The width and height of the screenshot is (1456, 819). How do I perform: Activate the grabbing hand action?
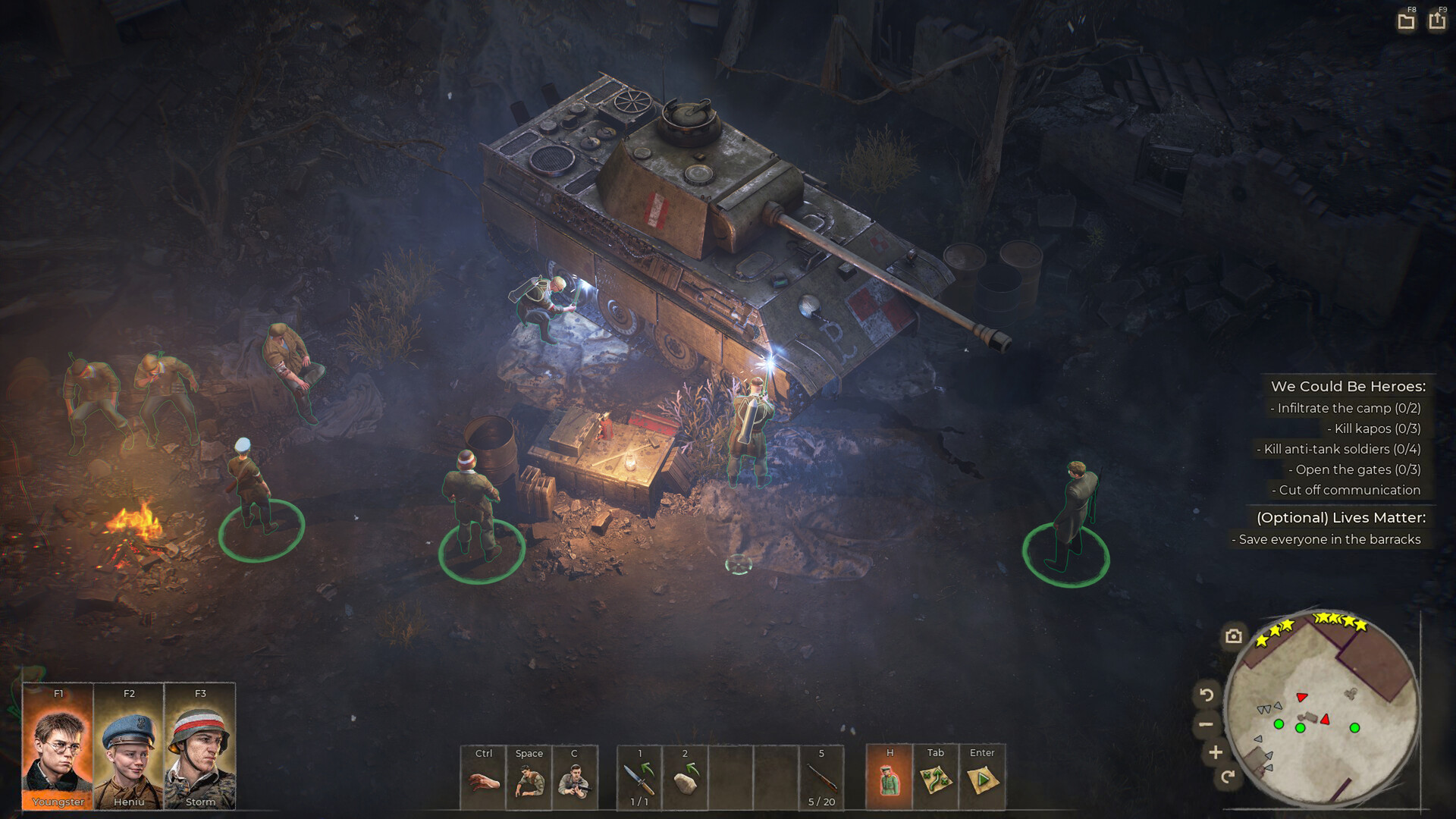483,779
